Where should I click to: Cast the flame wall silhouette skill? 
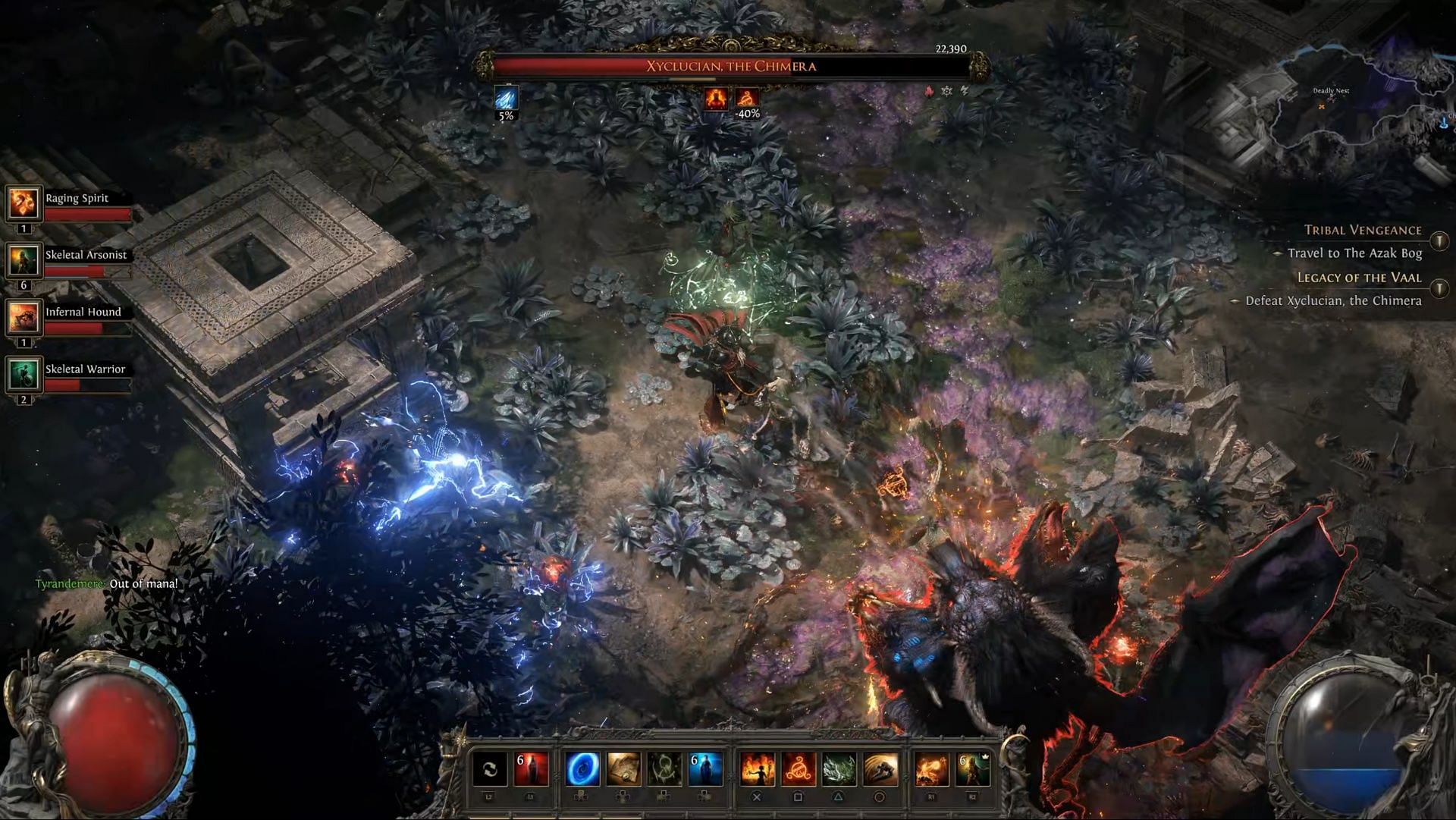(x=757, y=769)
